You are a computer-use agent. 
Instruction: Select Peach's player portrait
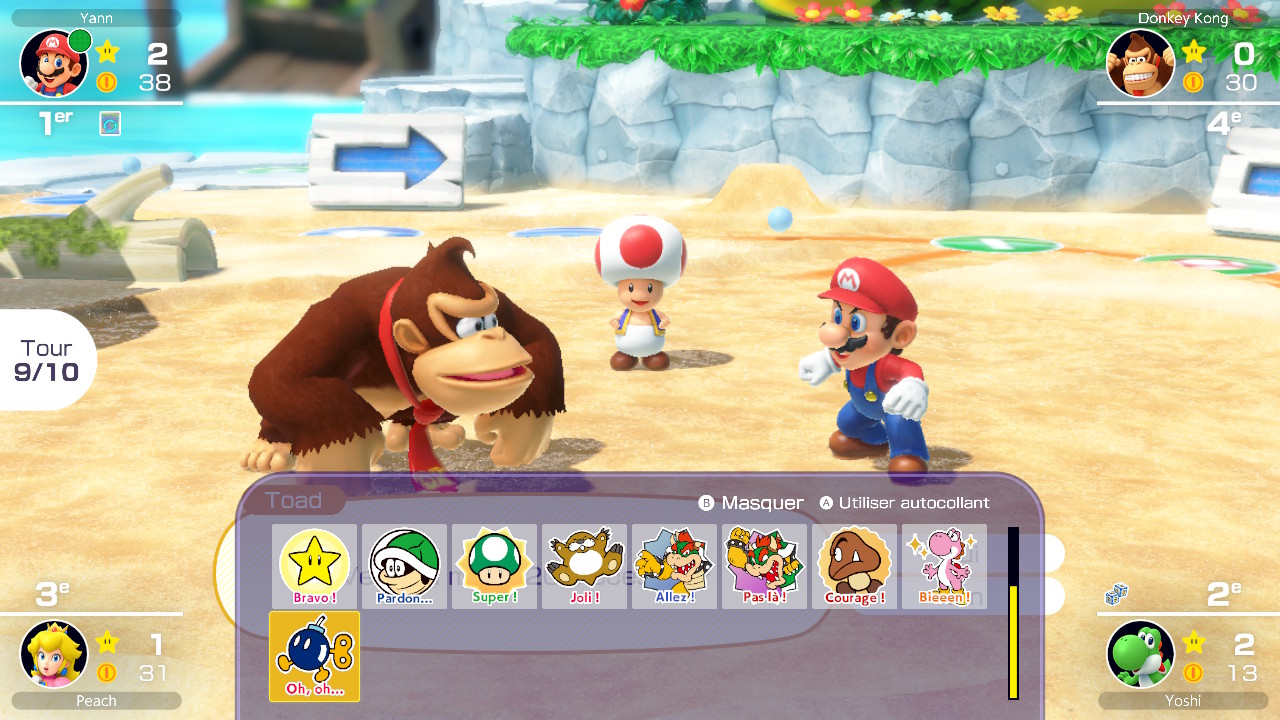click(x=54, y=654)
